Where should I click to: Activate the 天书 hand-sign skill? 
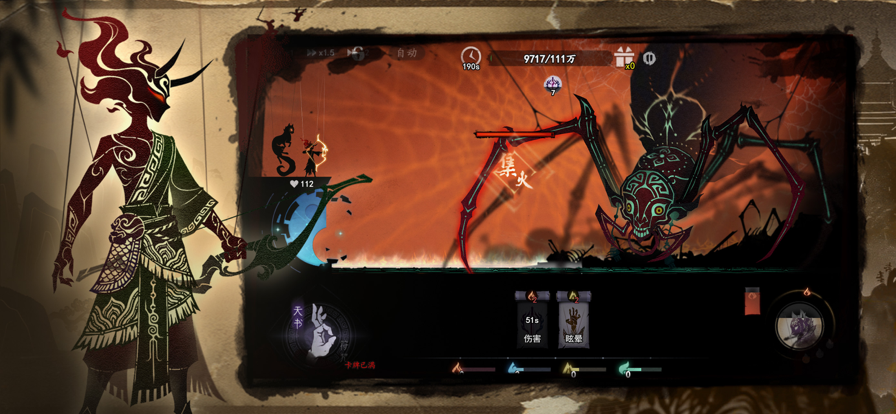pos(319,330)
